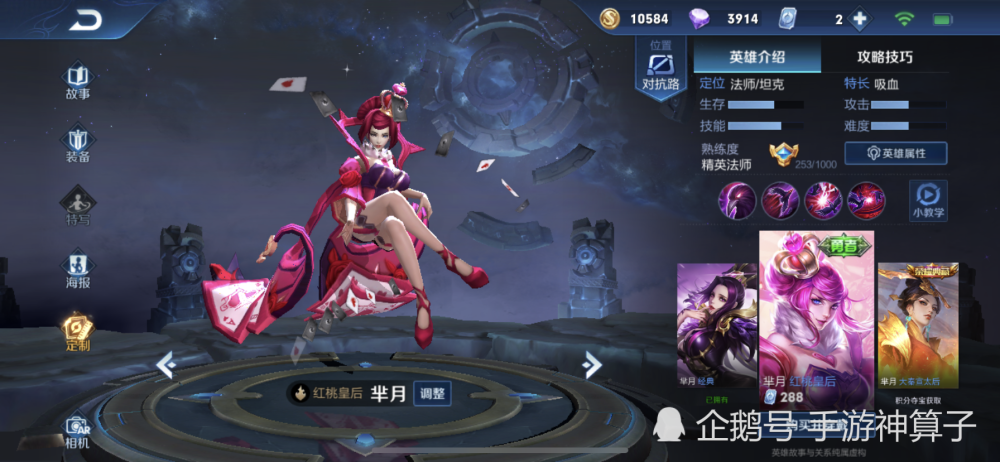Select the 英雄介绍 tab
1000x462 pixels.
pos(757,57)
